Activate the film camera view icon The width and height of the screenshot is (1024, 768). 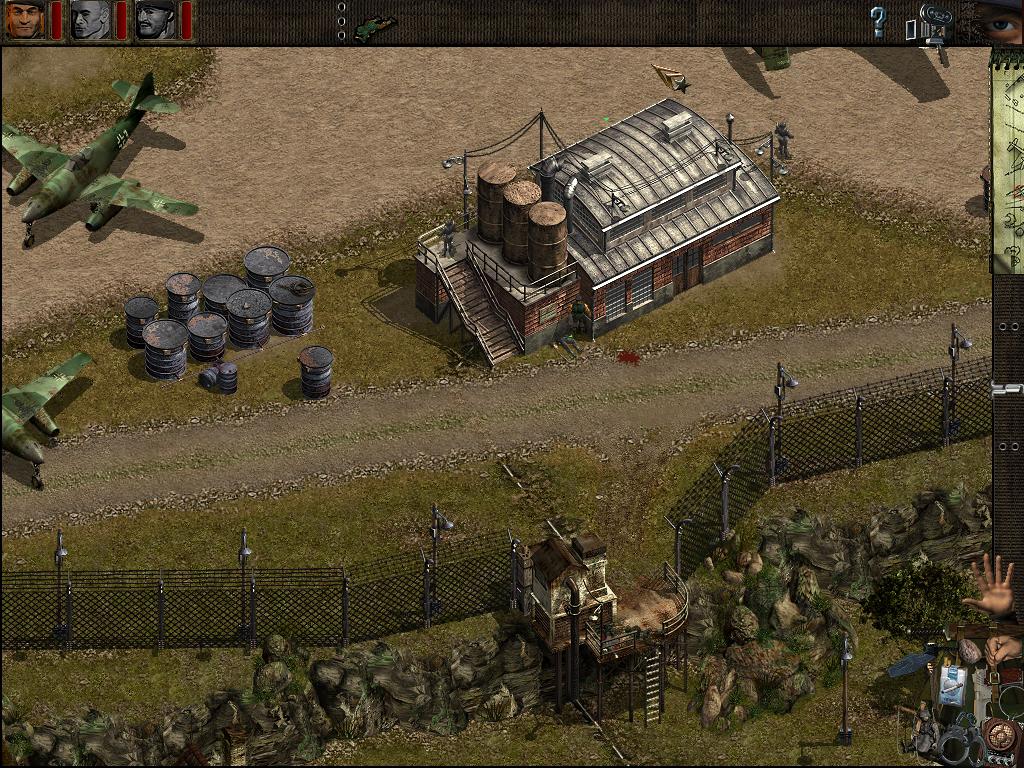point(935,20)
